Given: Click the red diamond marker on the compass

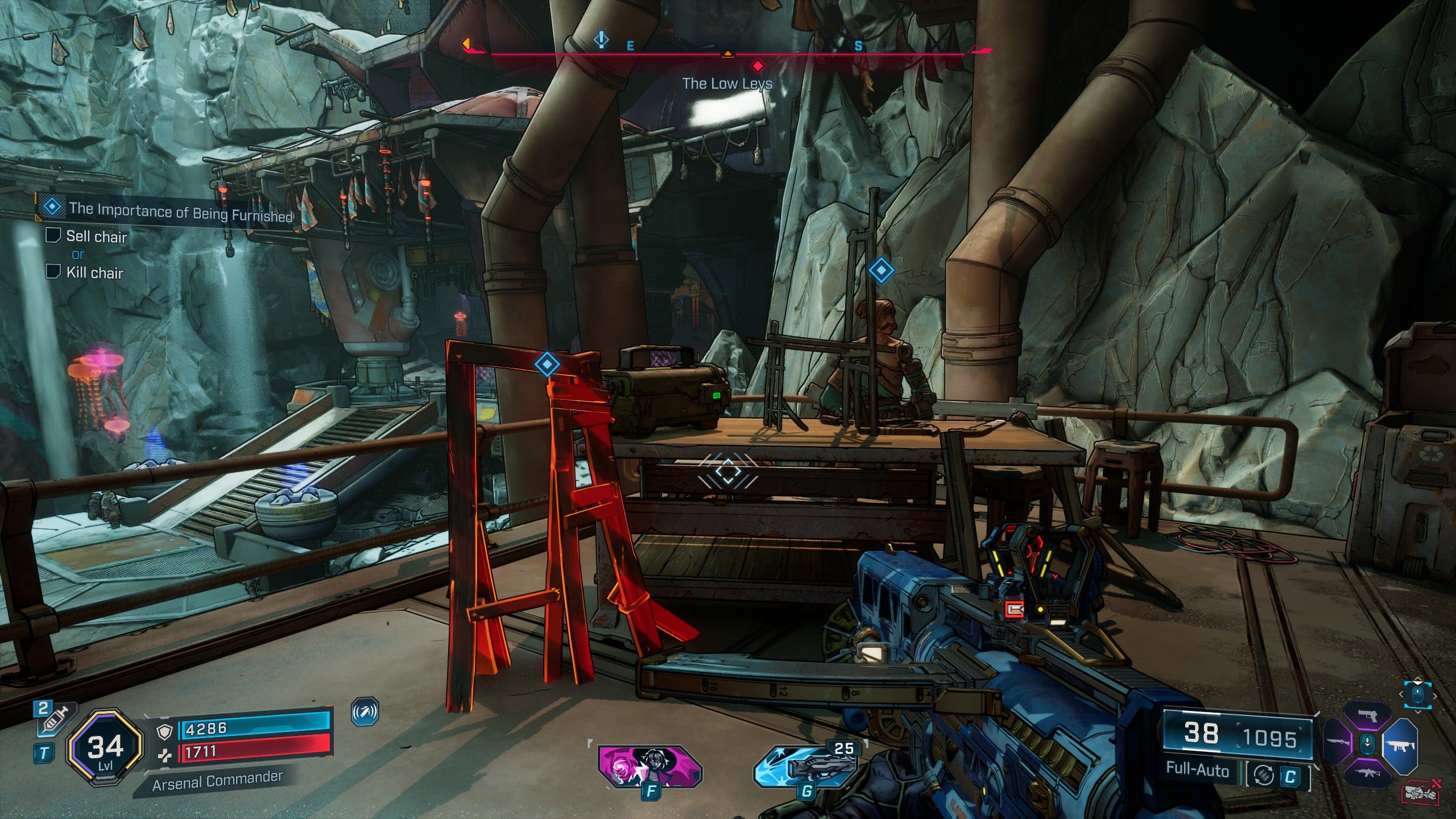Looking at the screenshot, I should pos(758,66).
